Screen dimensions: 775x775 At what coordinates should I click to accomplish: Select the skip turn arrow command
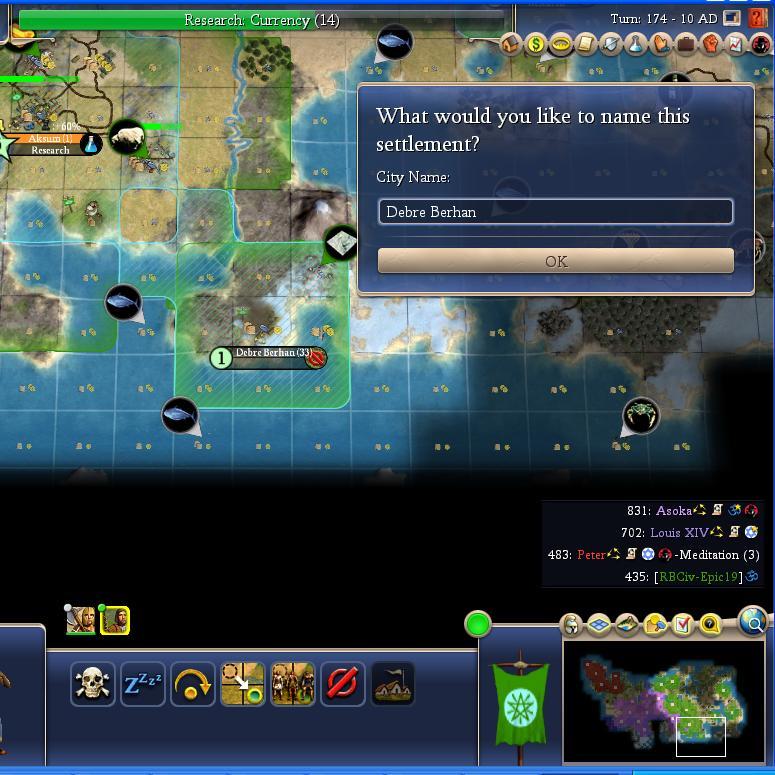(x=192, y=684)
